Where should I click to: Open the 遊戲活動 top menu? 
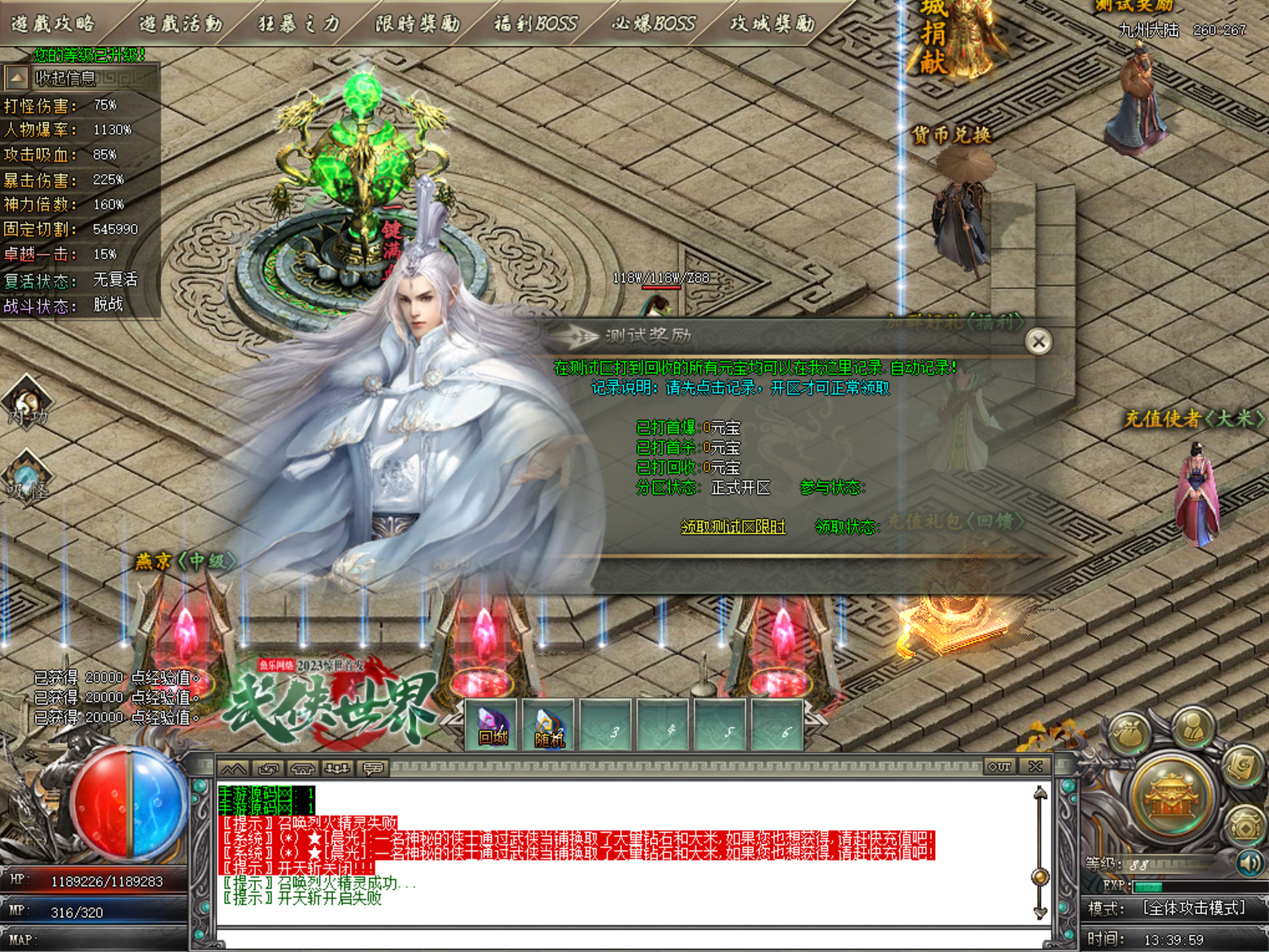coord(180,23)
